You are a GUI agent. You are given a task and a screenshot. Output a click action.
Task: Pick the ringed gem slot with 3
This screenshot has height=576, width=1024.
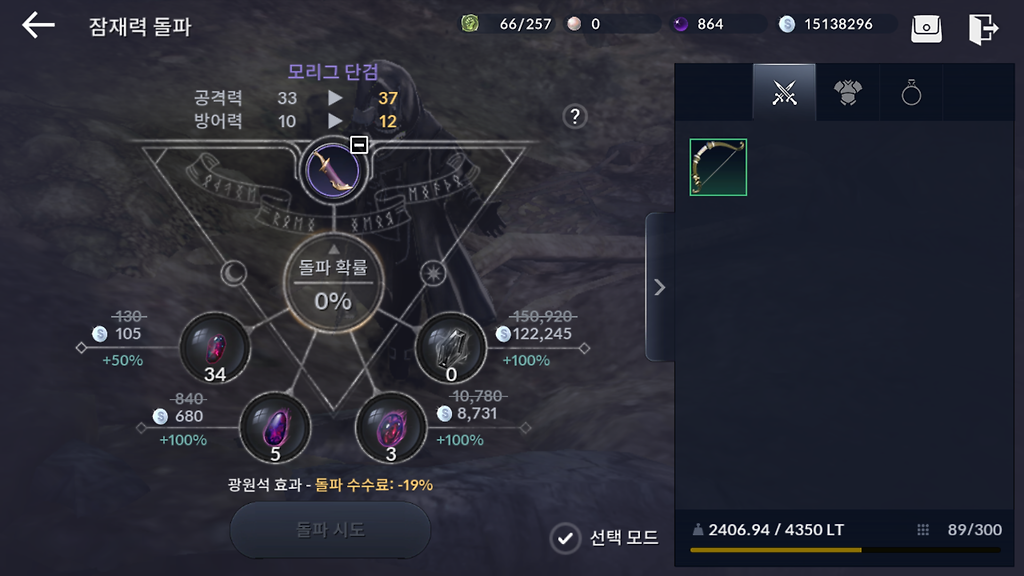pyautogui.click(x=391, y=427)
